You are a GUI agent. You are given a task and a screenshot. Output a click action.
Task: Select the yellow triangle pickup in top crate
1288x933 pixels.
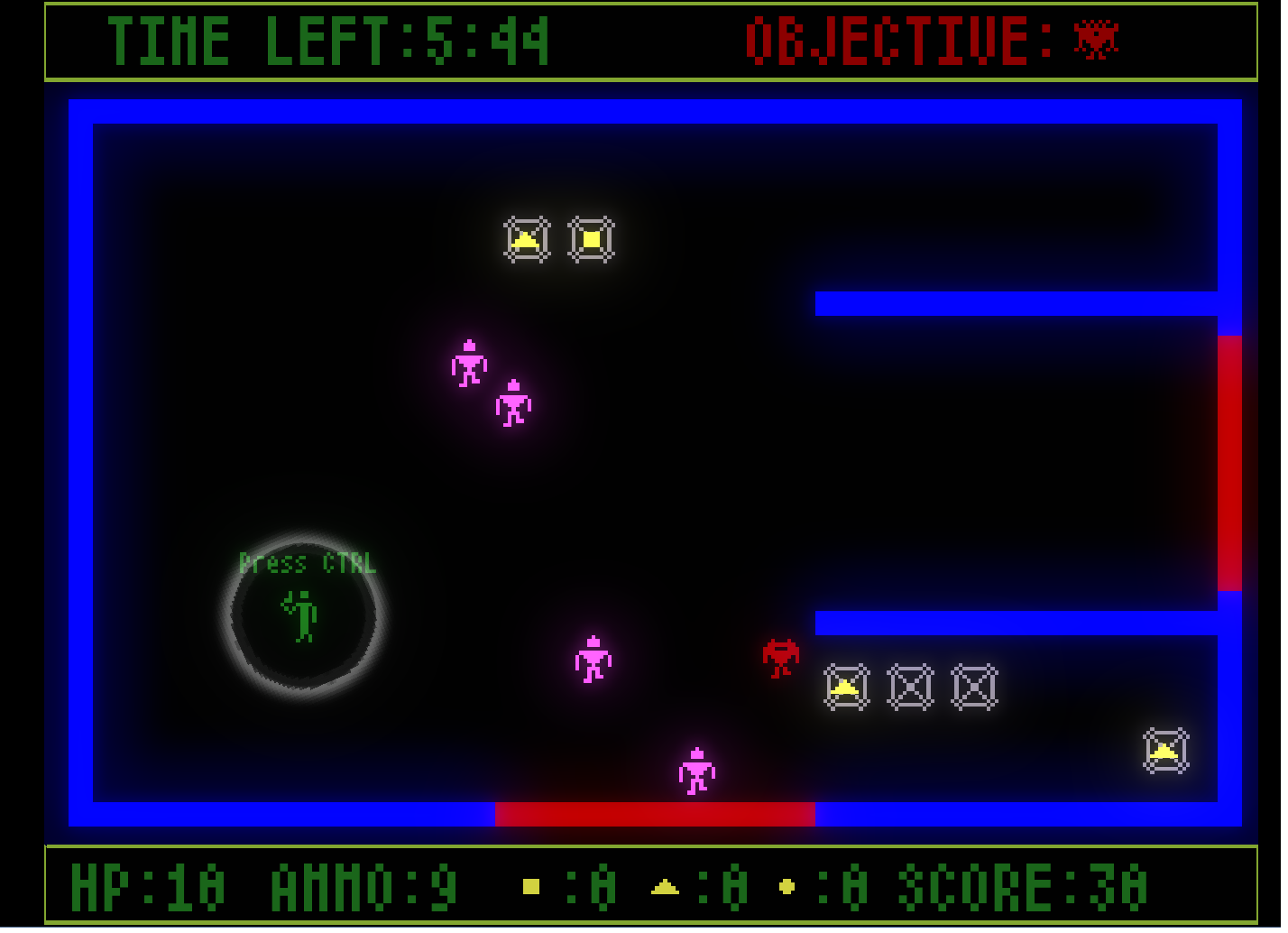pyautogui.click(x=527, y=239)
